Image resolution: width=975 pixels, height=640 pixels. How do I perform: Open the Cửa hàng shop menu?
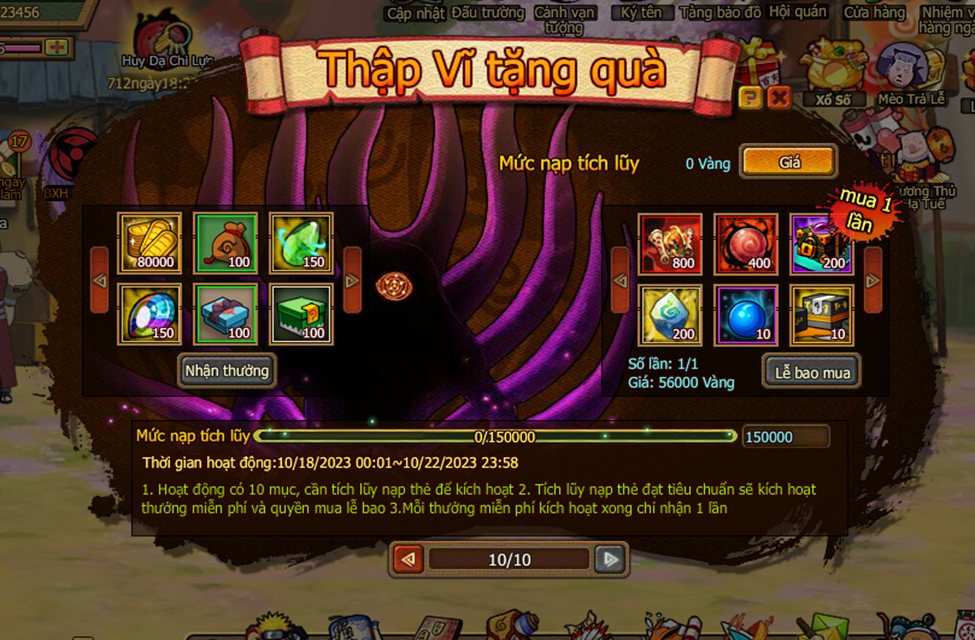pyautogui.click(x=874, y=13)
